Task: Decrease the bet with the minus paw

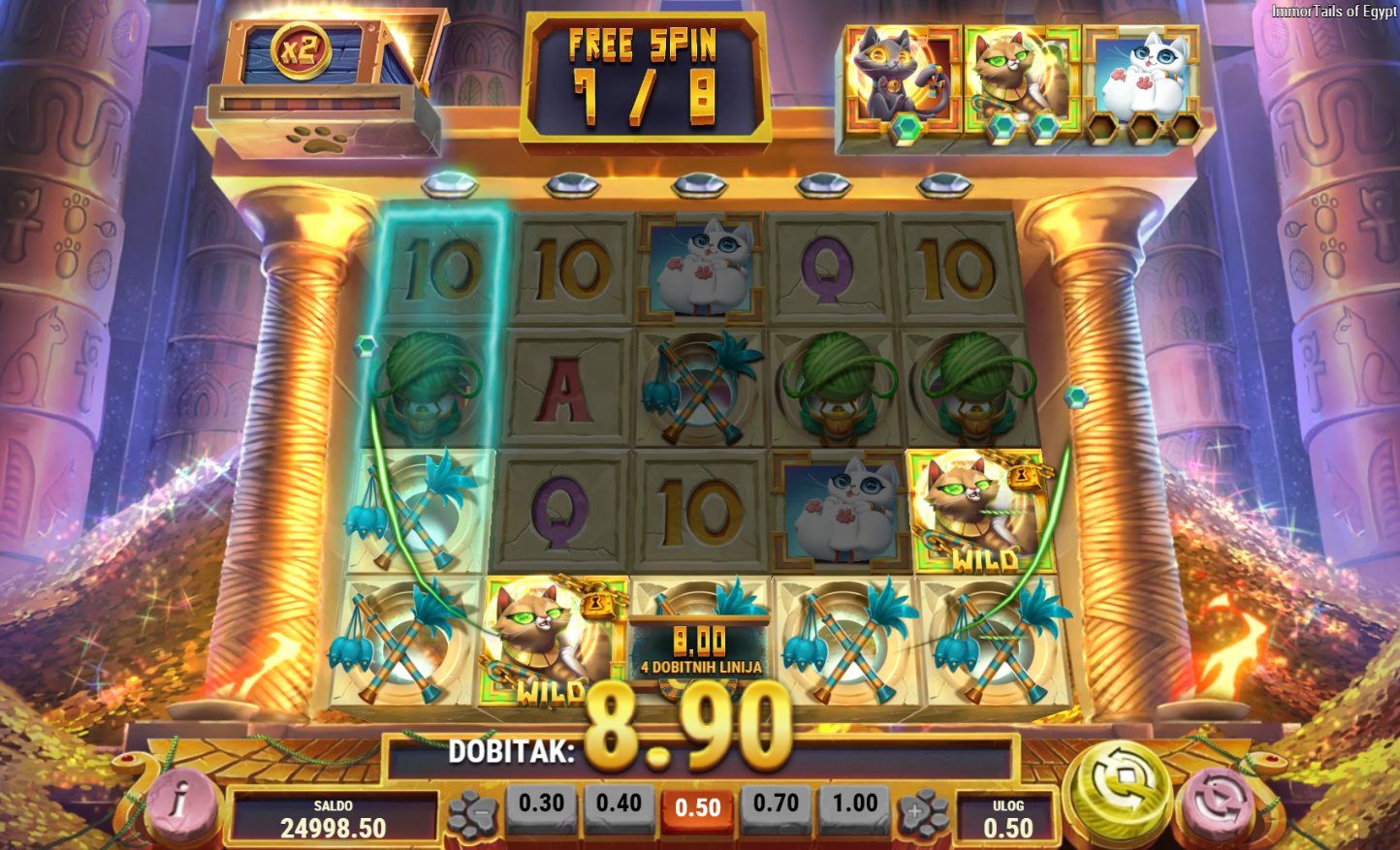Action: tap(474, 814)
